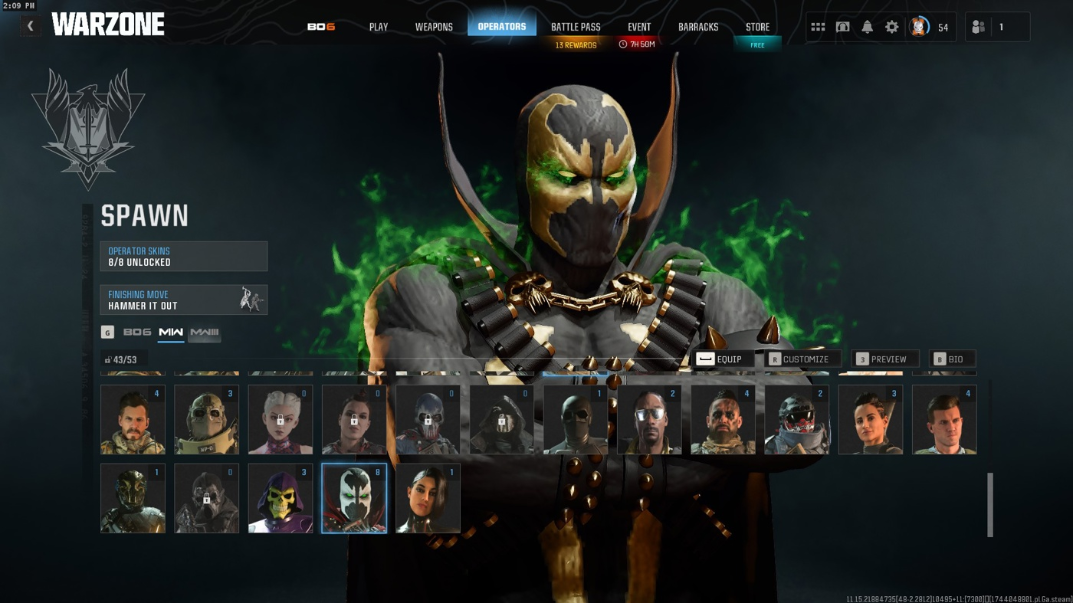
Task: Select the Event tab
Action: [x=639, y=27]
